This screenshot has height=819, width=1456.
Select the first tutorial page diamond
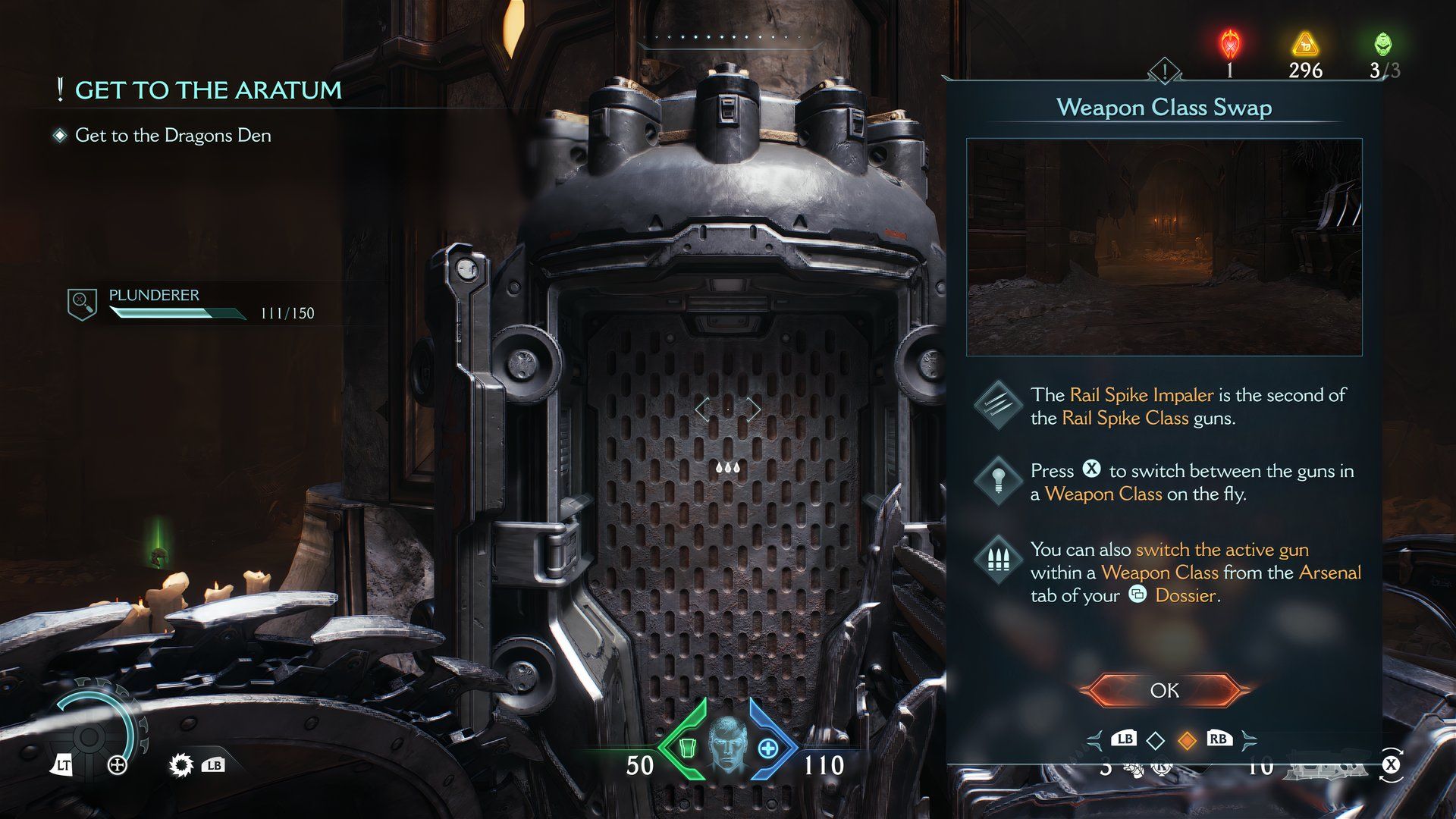pyautogui.click(x=1155, y=740)
